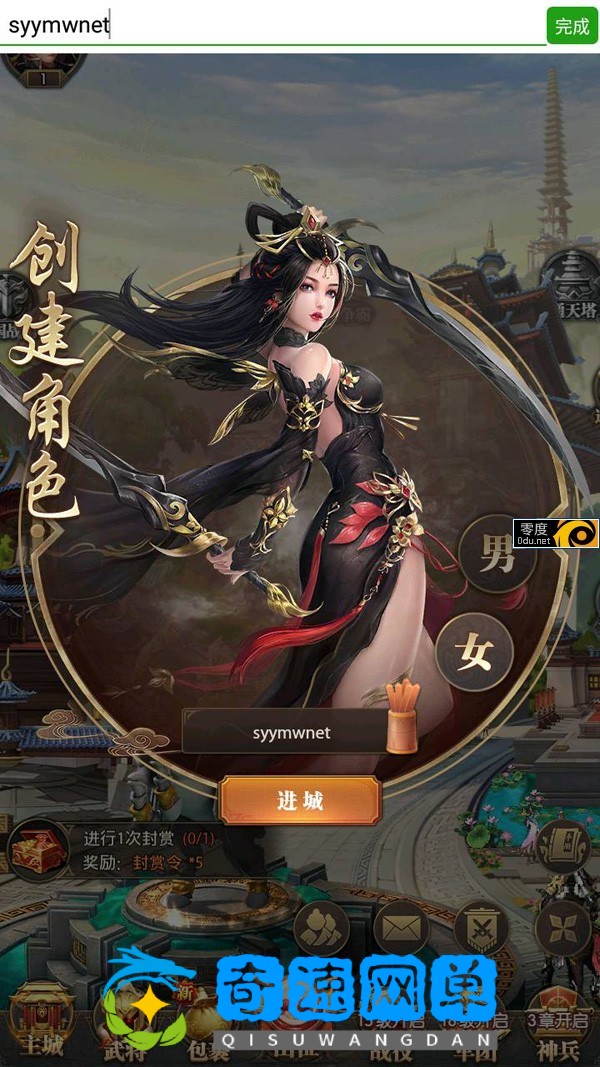Choose the 女 female character option
600x1067 pixels.
pyautogui.click(x=475, y=653)
